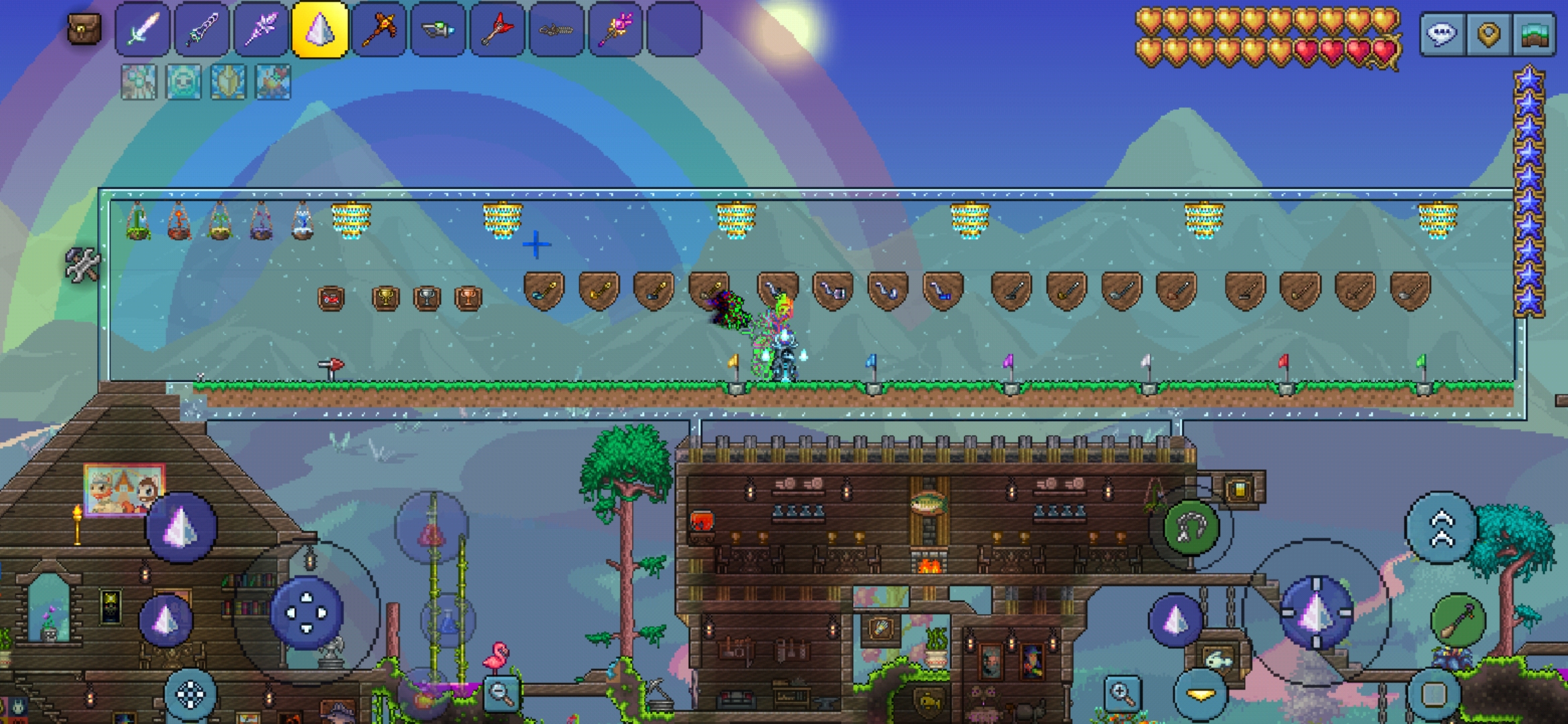
Task: Select the glowing white sword hotbar slot
Action: pyautogui.click(x=142, y=30)
